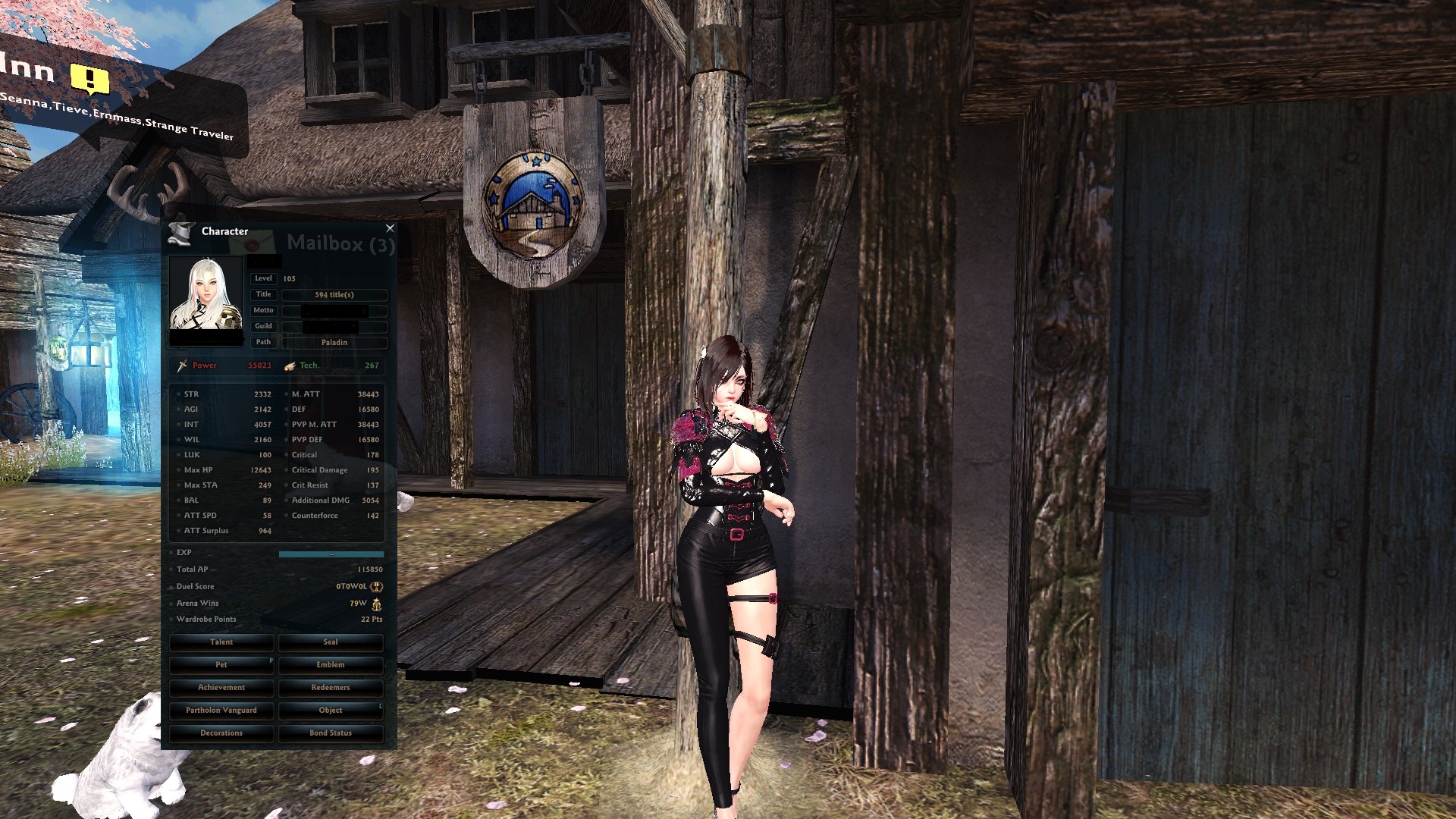The width and height of the screenshot is (1456, 819).
Task: Open the Partholon Vanguard panel
Action: point(221,710)
